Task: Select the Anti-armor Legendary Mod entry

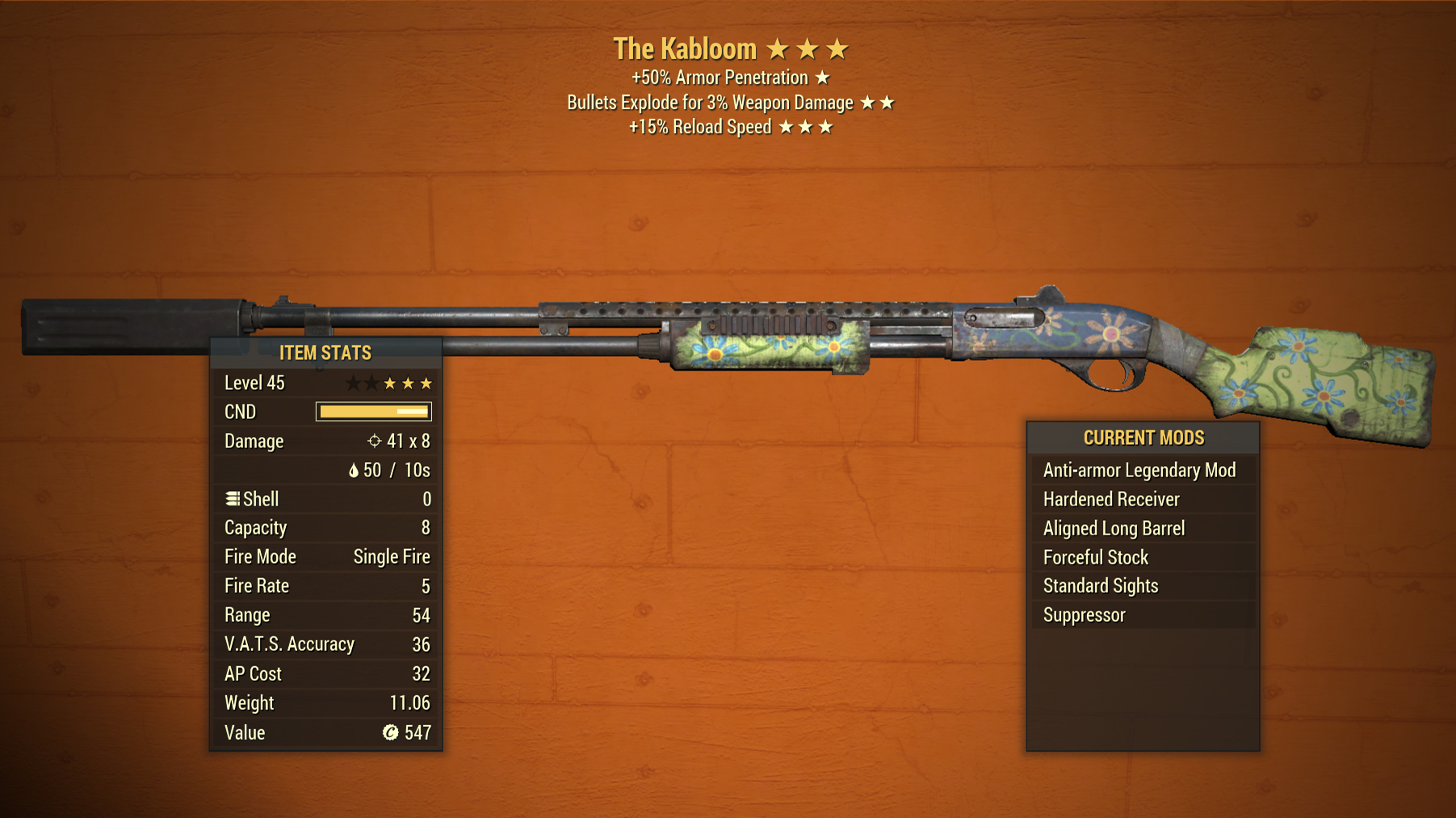Action: pyautogui.click(x=1139, y=470)
